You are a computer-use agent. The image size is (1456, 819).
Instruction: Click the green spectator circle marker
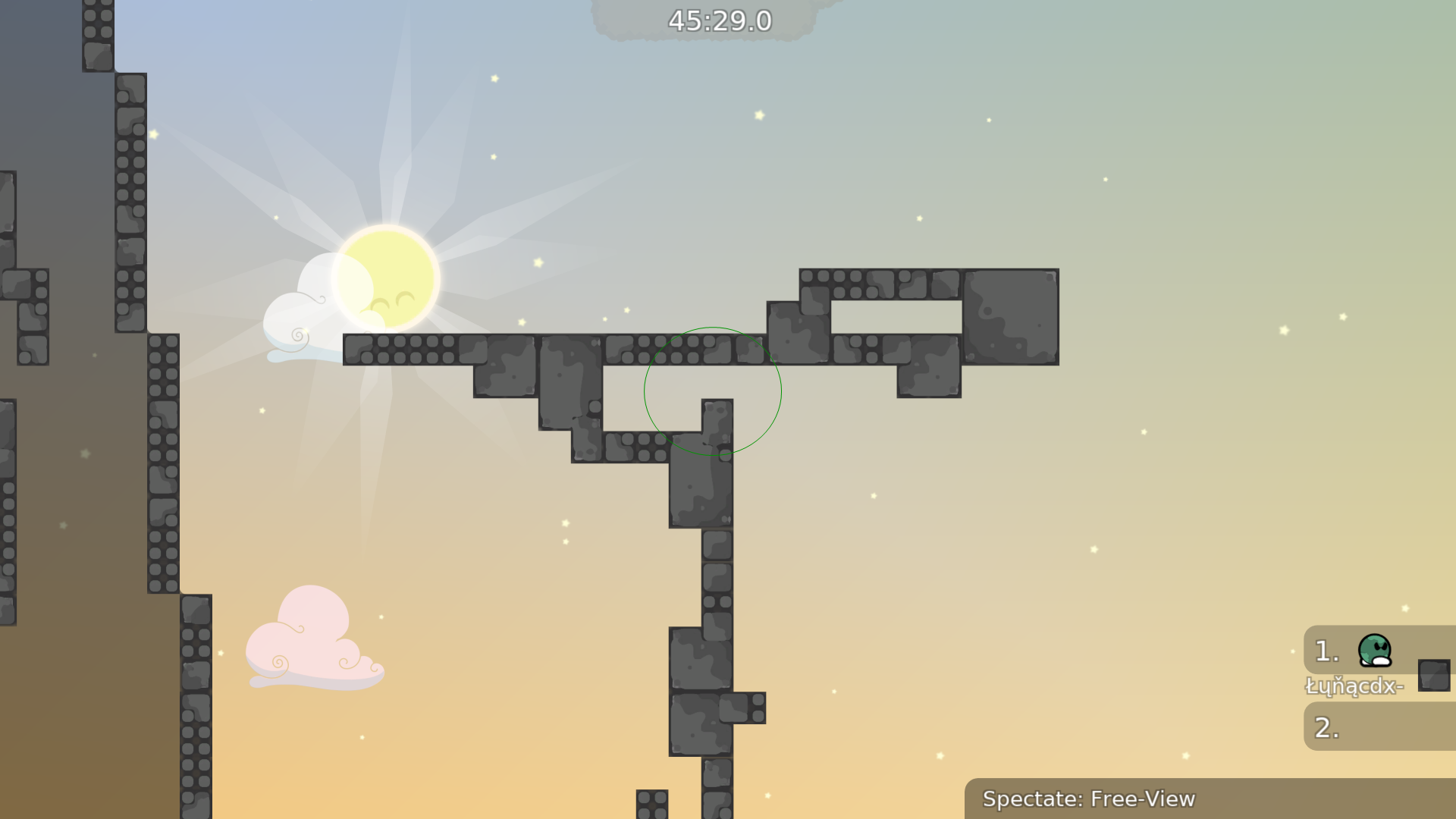click(x=712, y=391)
